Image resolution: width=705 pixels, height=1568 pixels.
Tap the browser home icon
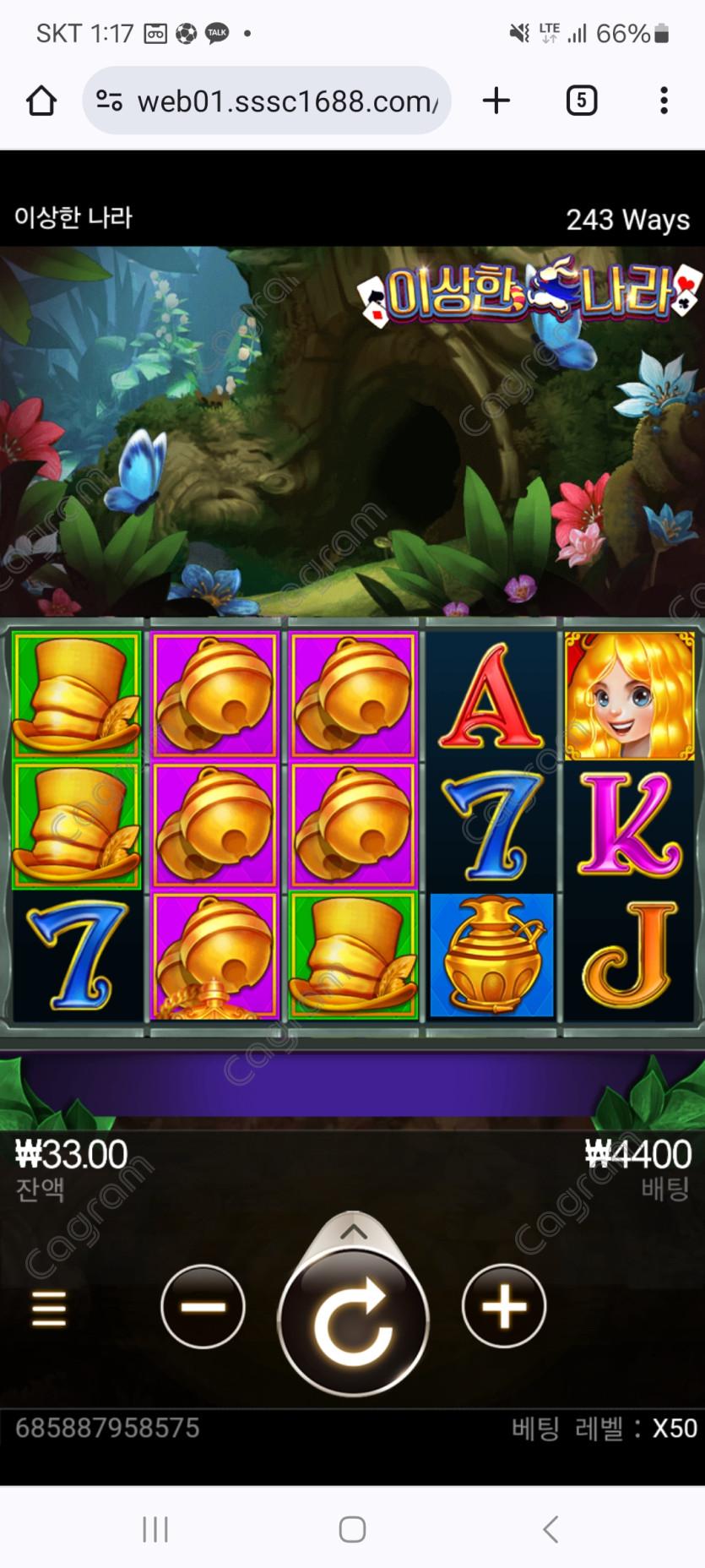(41, 101)
